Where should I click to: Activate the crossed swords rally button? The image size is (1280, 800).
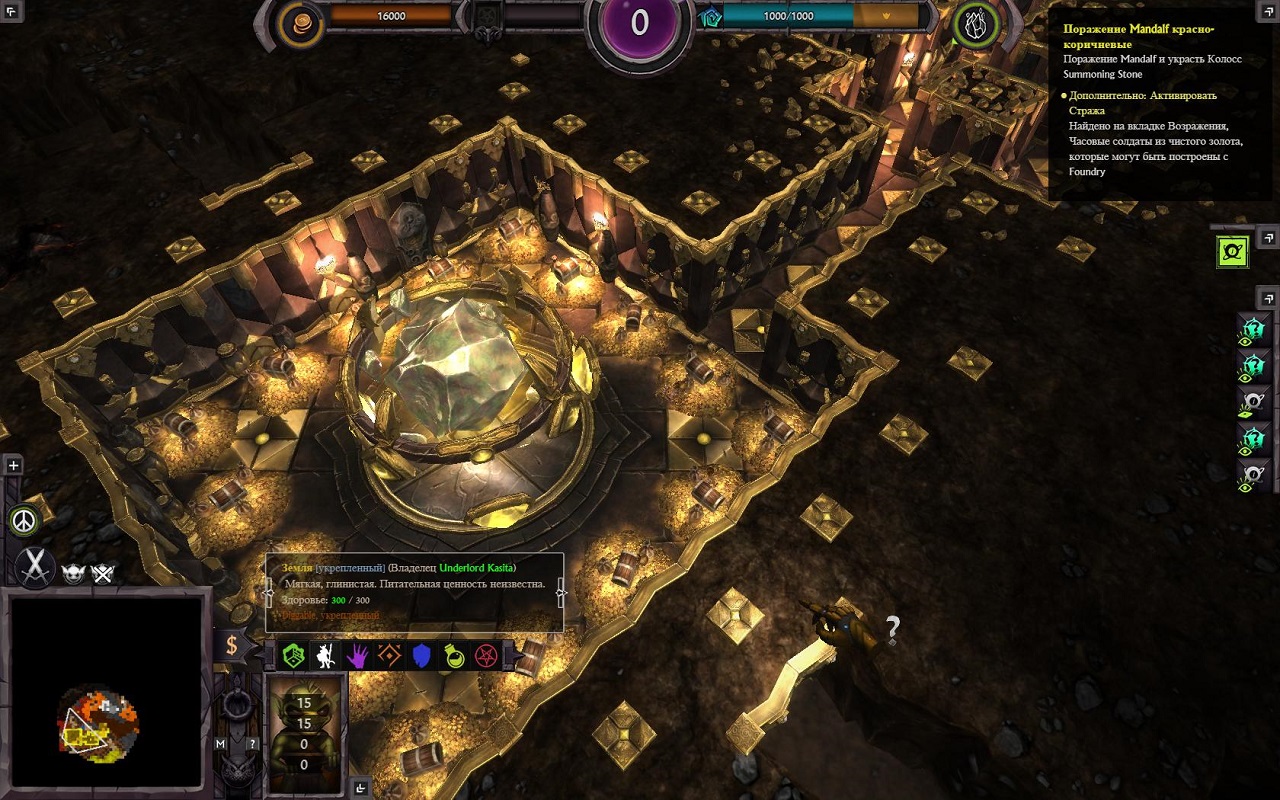click(x=35, y=568)
